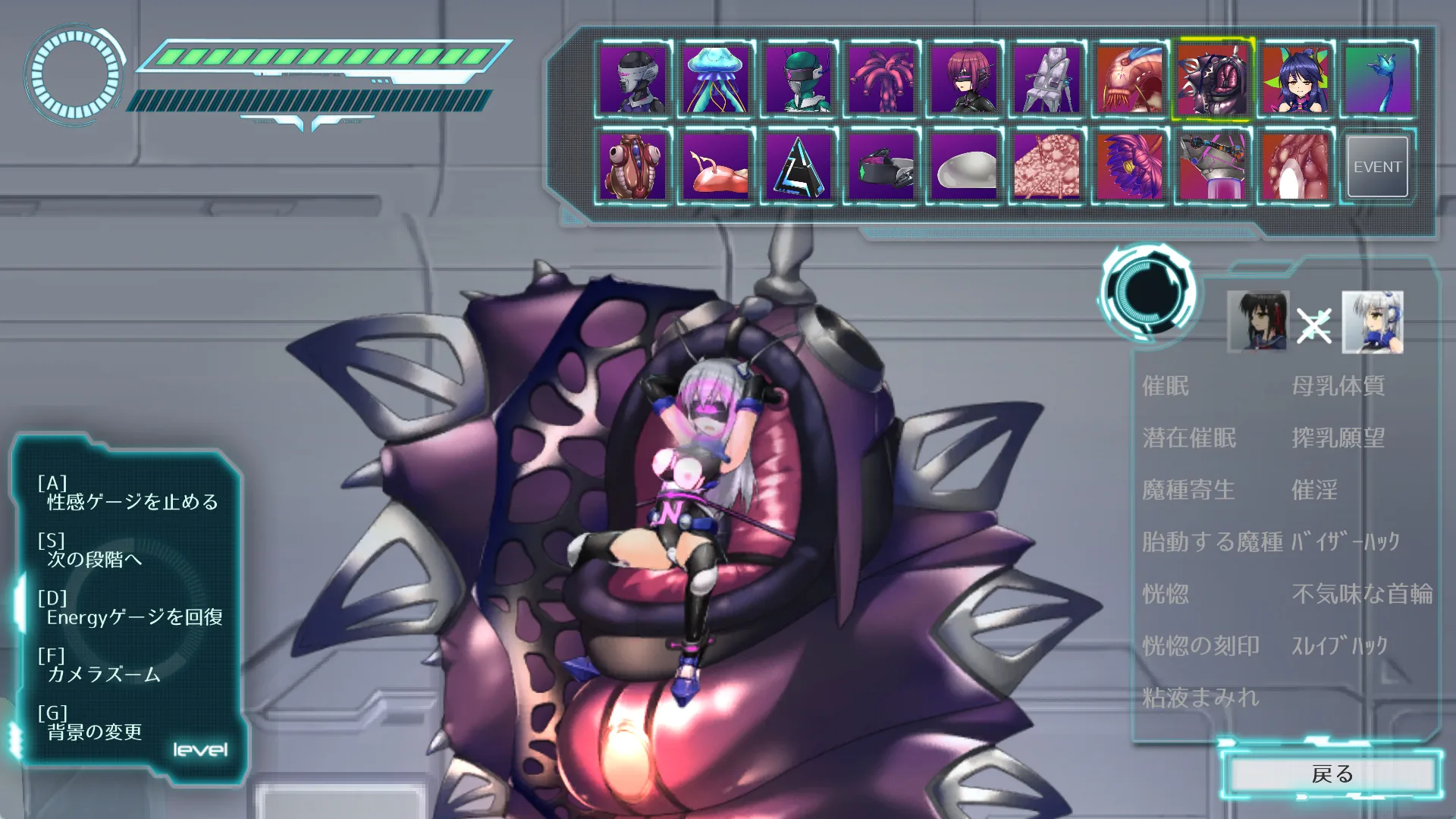Screen dimensions: 1456x819
Task: Pick the red-haired blindfolded character thumbnail
Action: (x=965, y=80)
